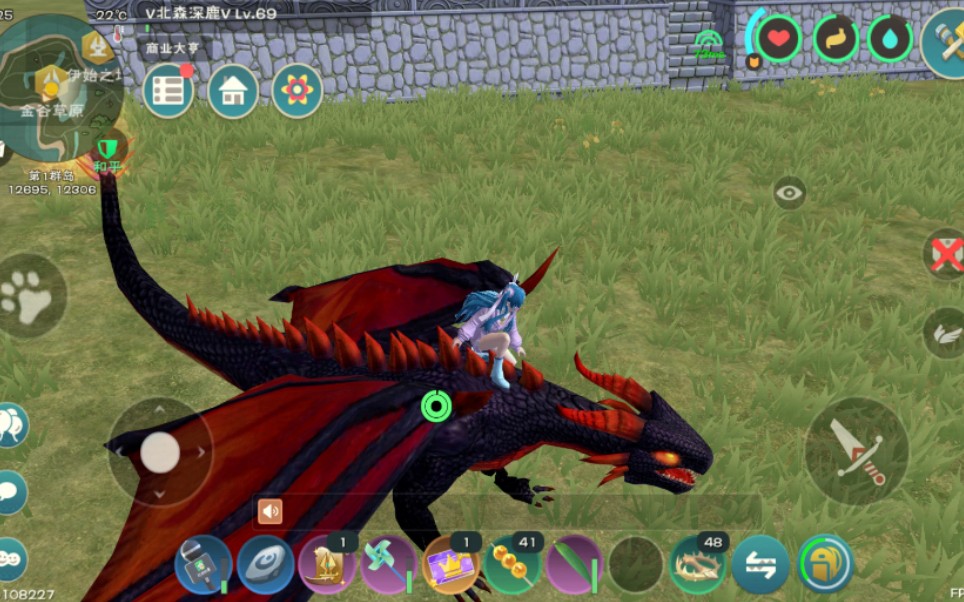Select the microphone item in the hotbar

point(203,565)
